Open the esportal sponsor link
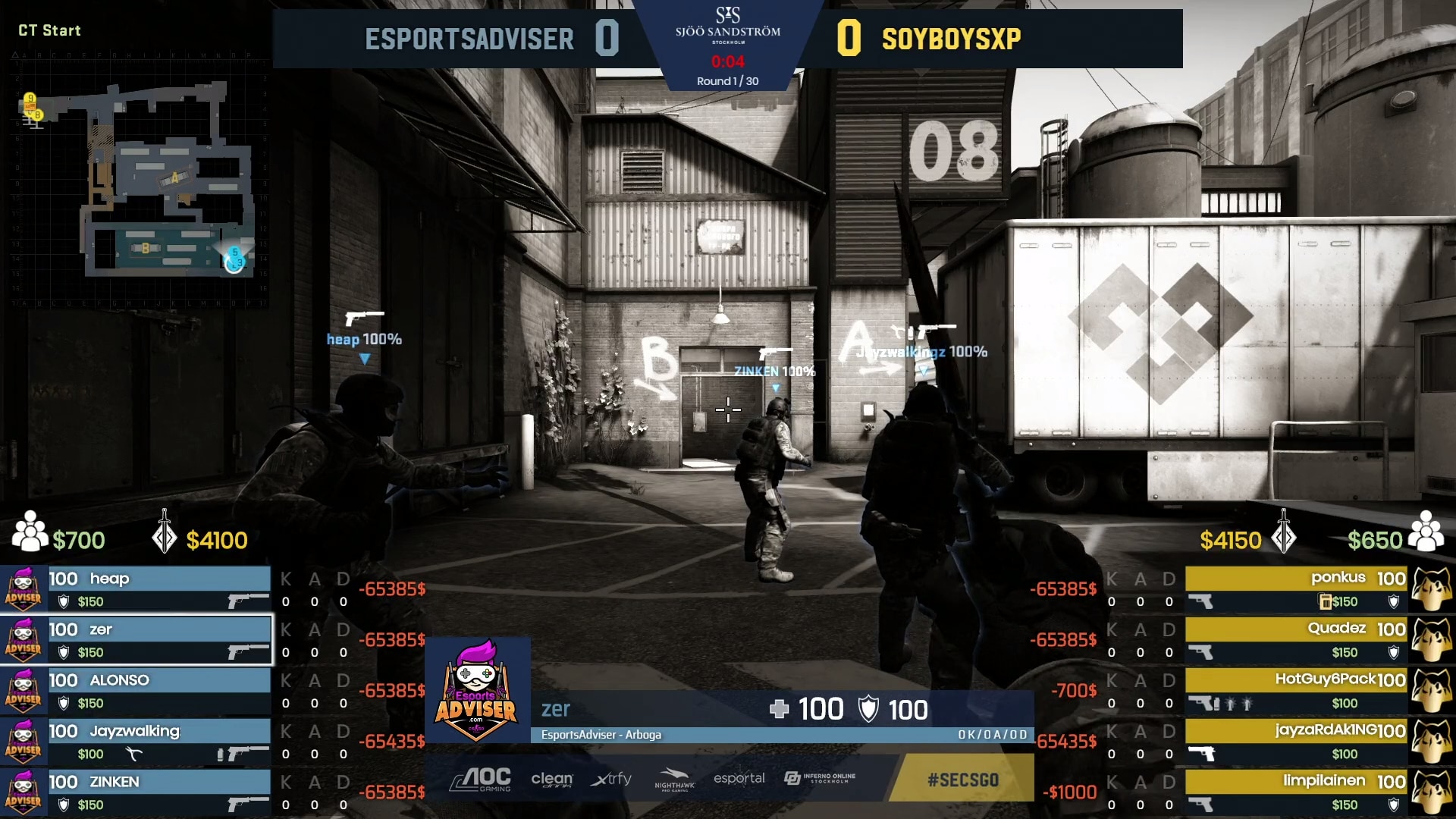Screen dimensions: 1456x819 (739, 779)
